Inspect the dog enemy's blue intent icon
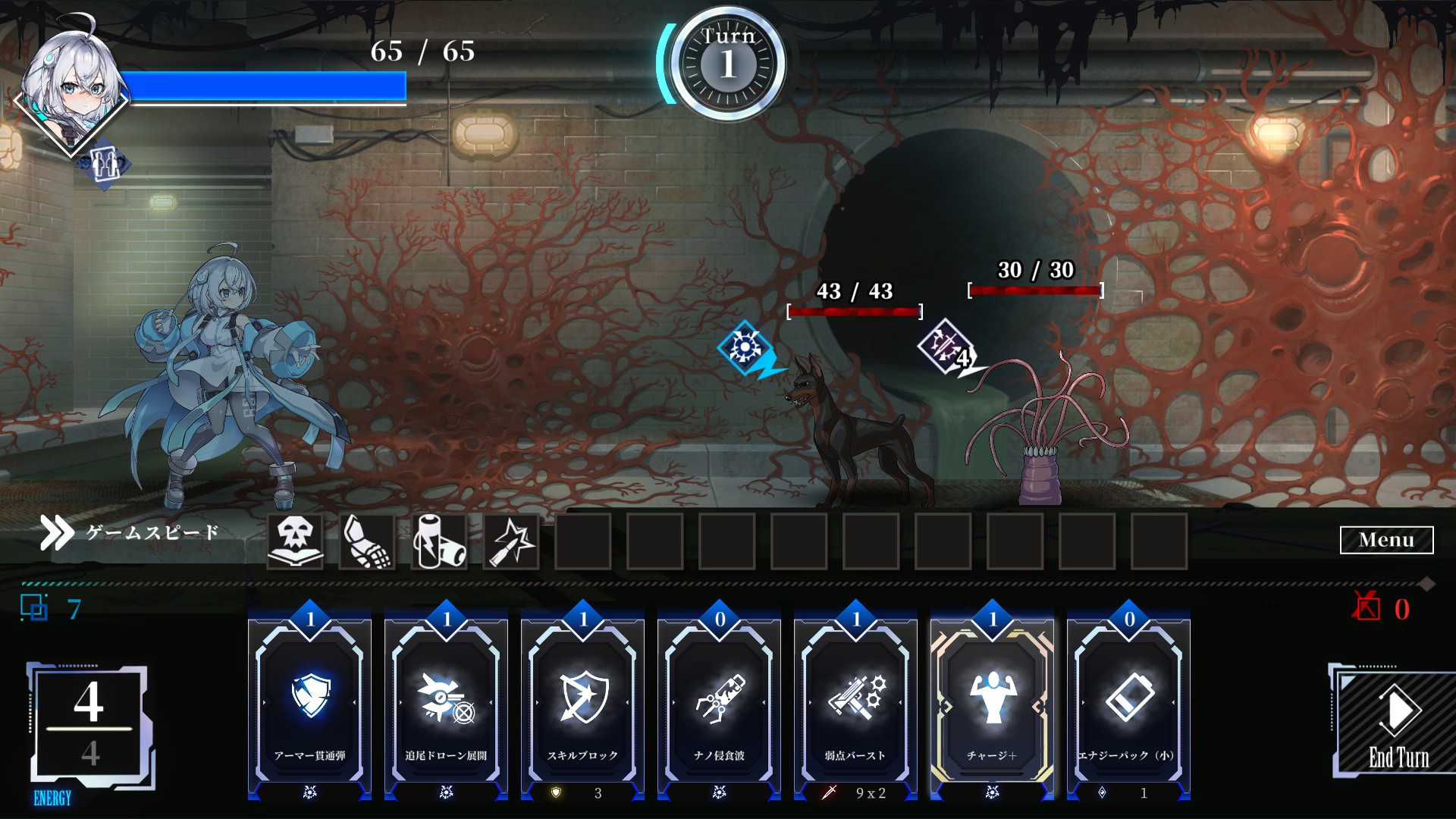 click(x=747, y=349)
